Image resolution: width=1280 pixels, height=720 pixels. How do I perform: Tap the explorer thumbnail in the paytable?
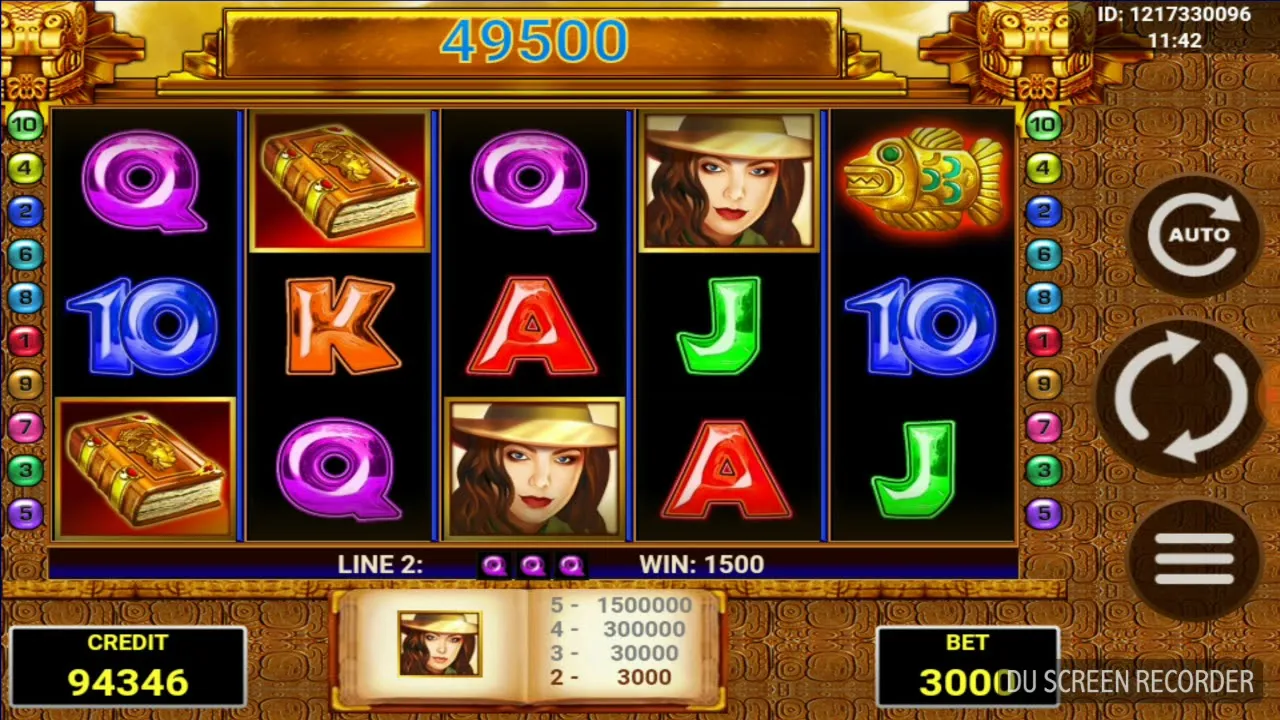438,645
